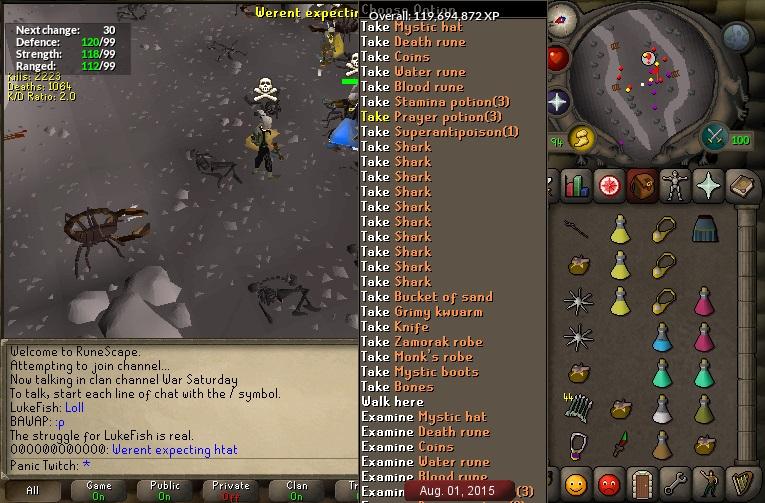
Task: Examine the Death rune via menu
Action: [425, 432]
